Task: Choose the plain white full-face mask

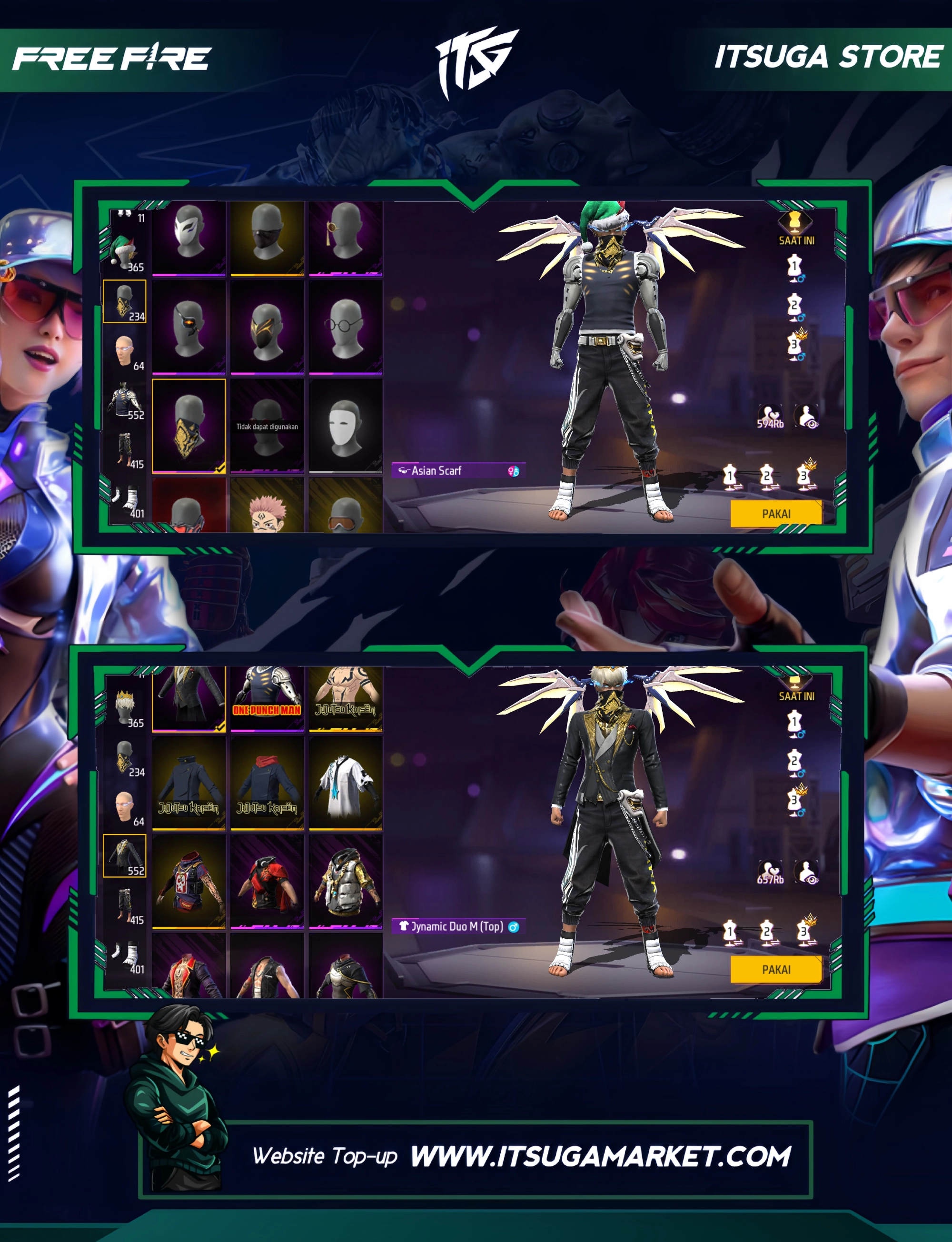Action: coord(345,426)
